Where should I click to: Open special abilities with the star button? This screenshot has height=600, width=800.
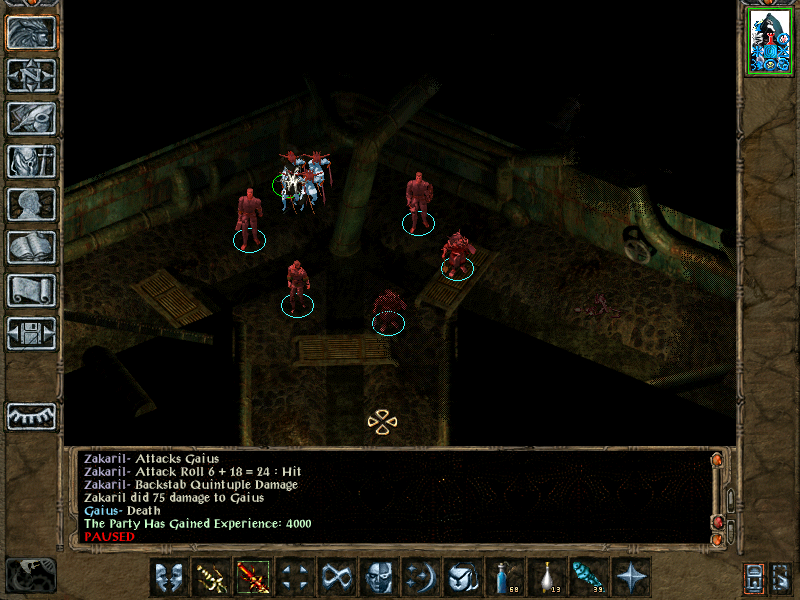[632, 577]
